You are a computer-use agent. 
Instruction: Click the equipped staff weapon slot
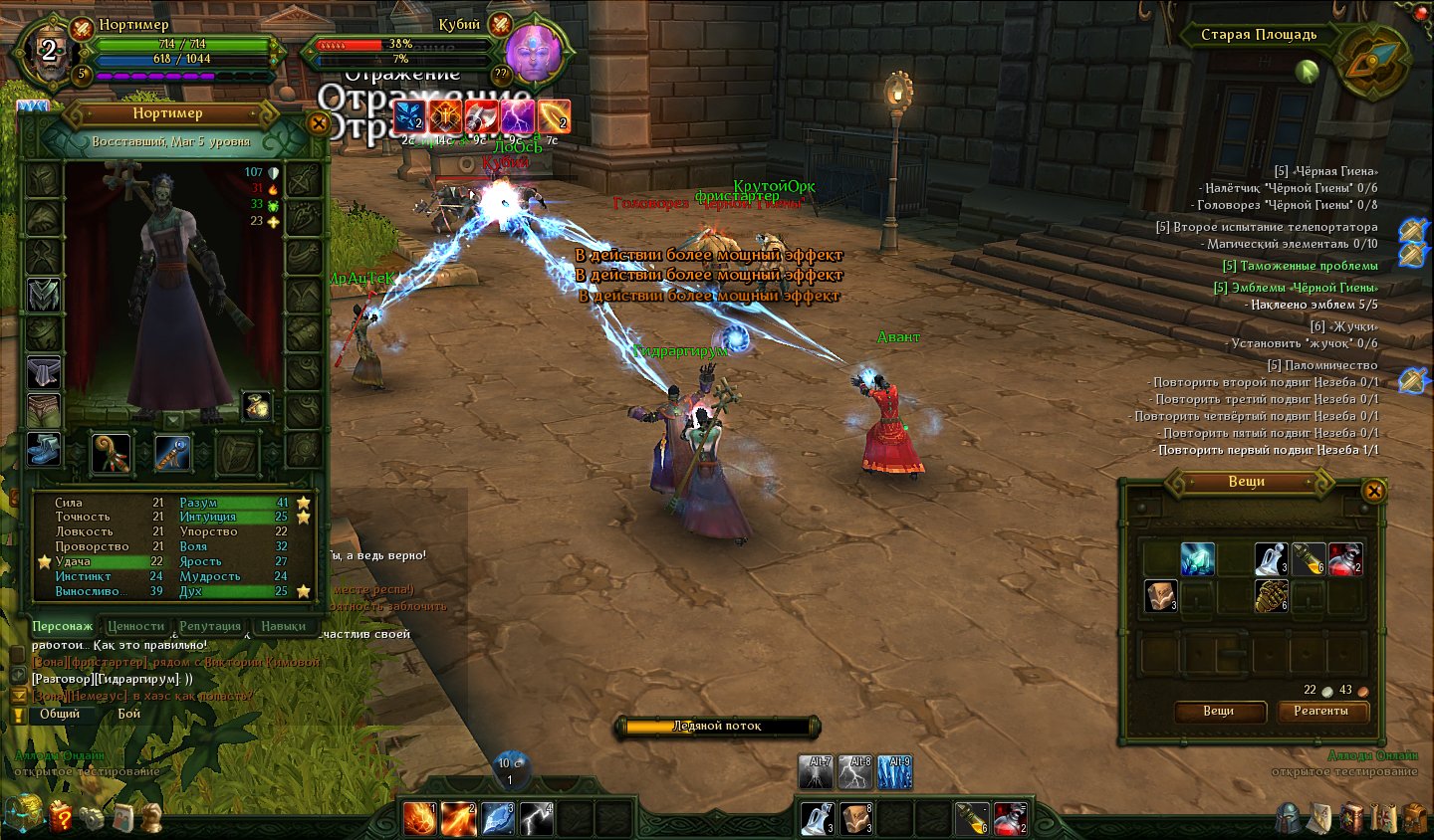tap(112, 454)
